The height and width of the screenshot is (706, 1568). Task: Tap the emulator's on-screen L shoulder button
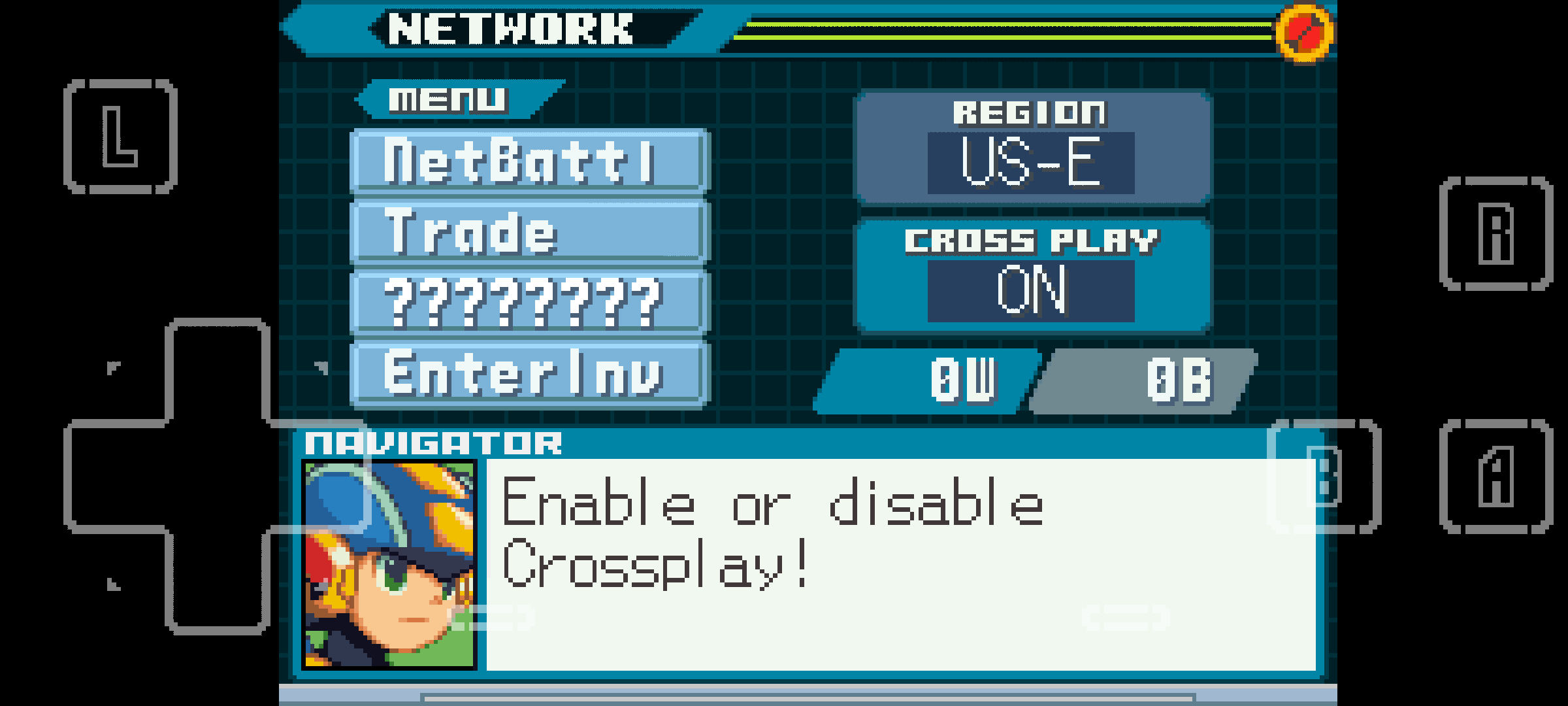point(121,137)
